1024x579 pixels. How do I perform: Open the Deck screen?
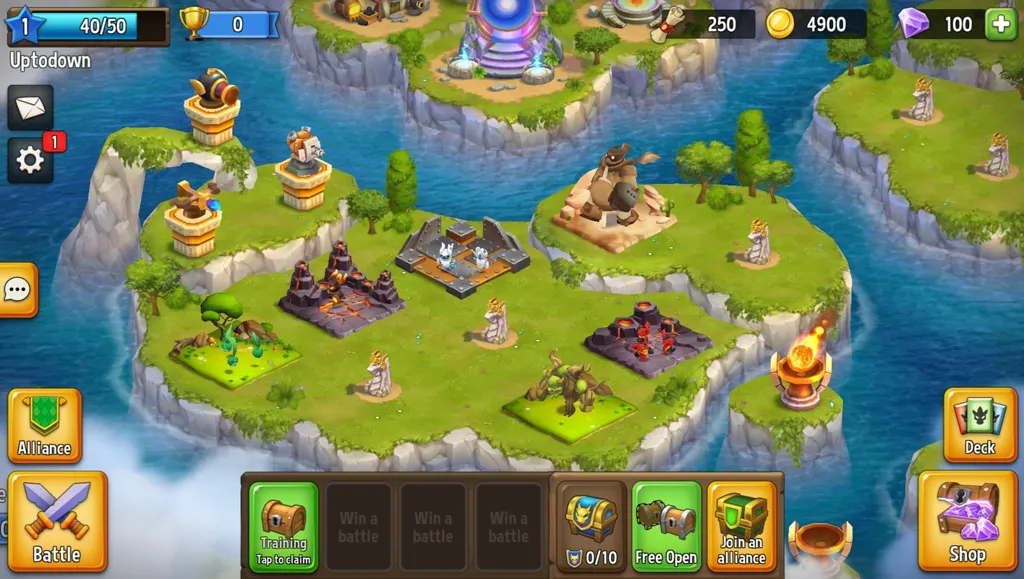point(979,425)
